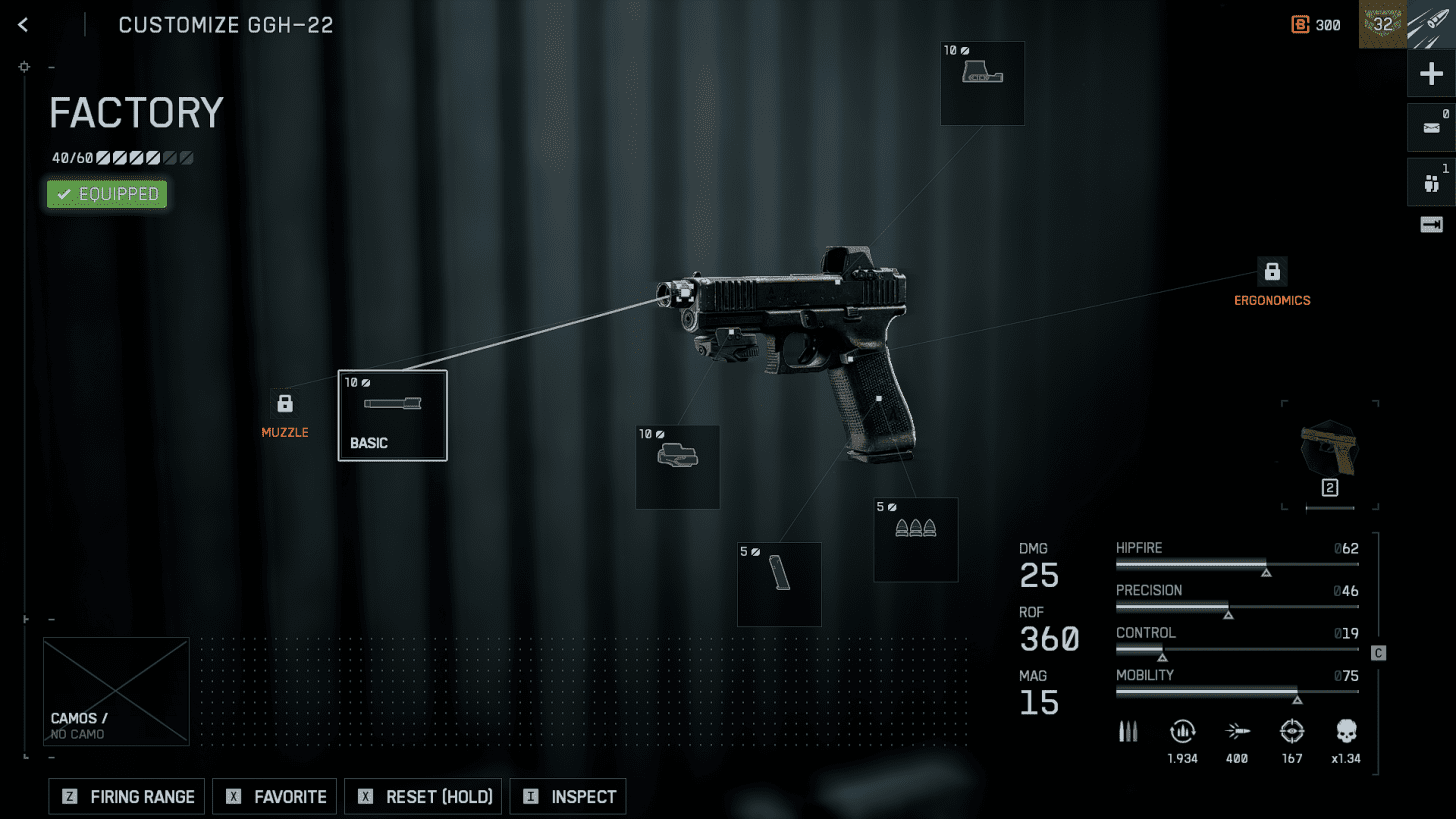Open the CAMOS / NO CAMO selector
The width and height of the screenshot is (1456, 819).
(116, 691)
